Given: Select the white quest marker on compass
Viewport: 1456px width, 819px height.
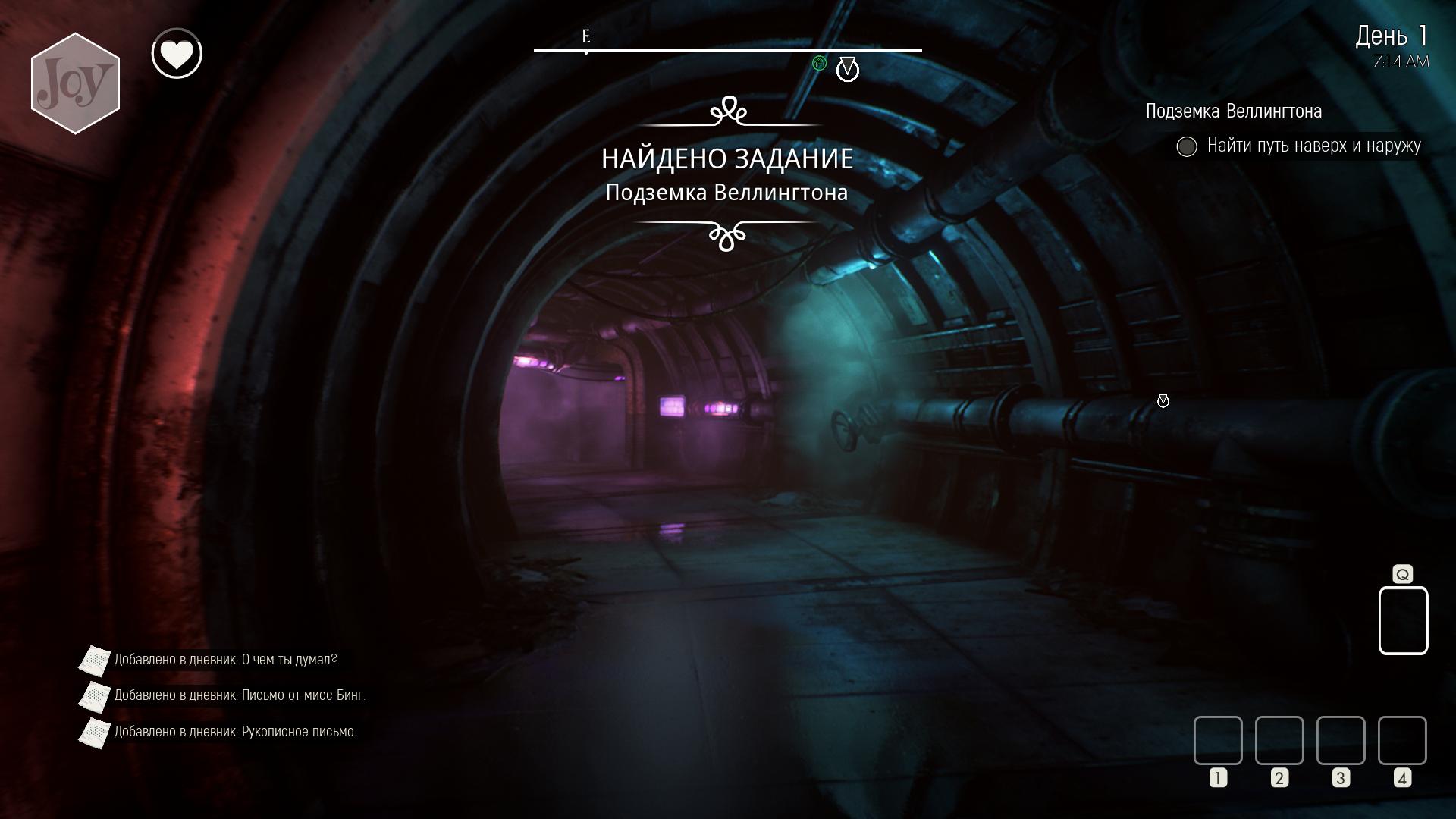Looking at the screenshot, I should point(847,70).
